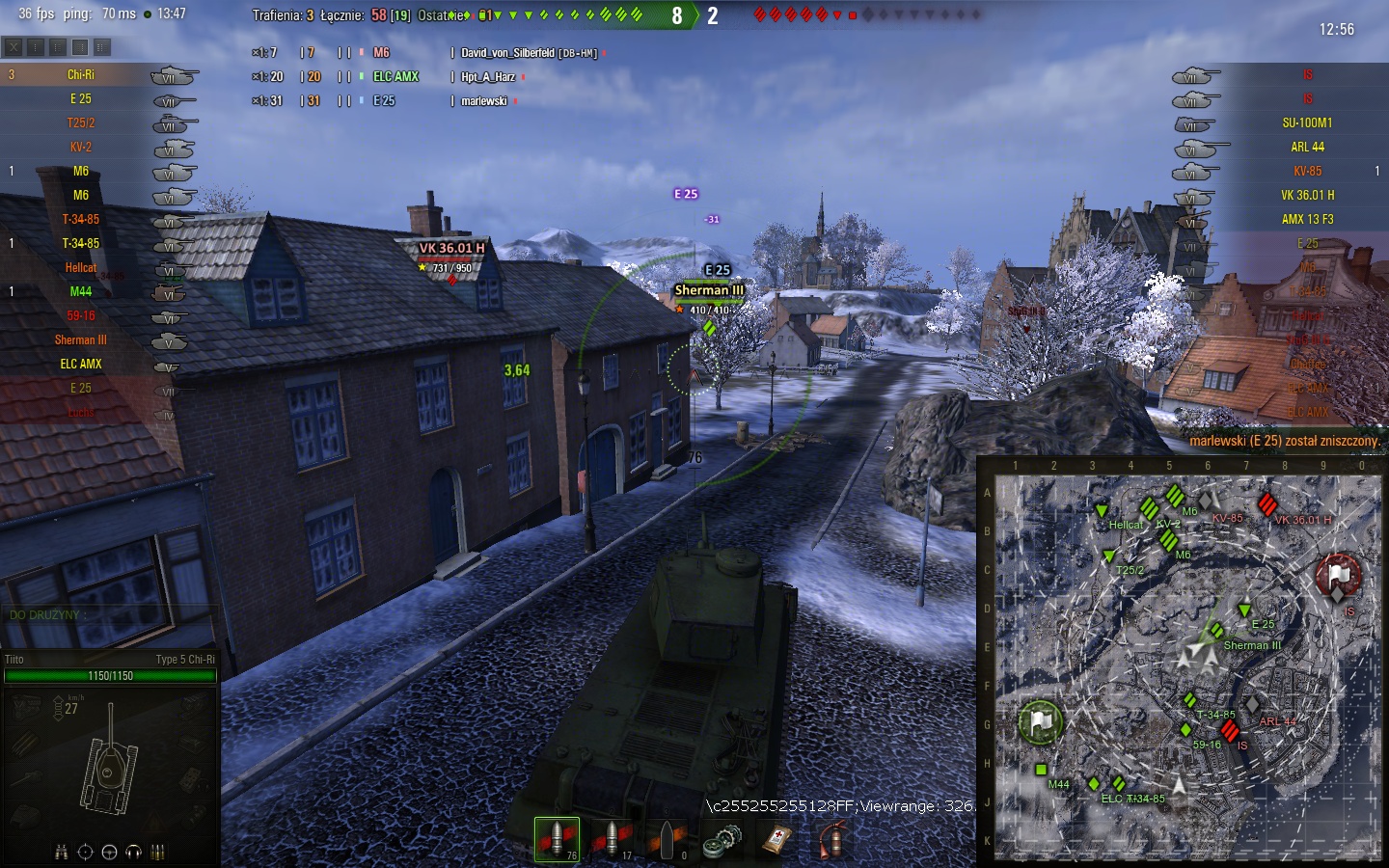
Task: Switch to the shell slot with 17 rounds
Action: 612,838
